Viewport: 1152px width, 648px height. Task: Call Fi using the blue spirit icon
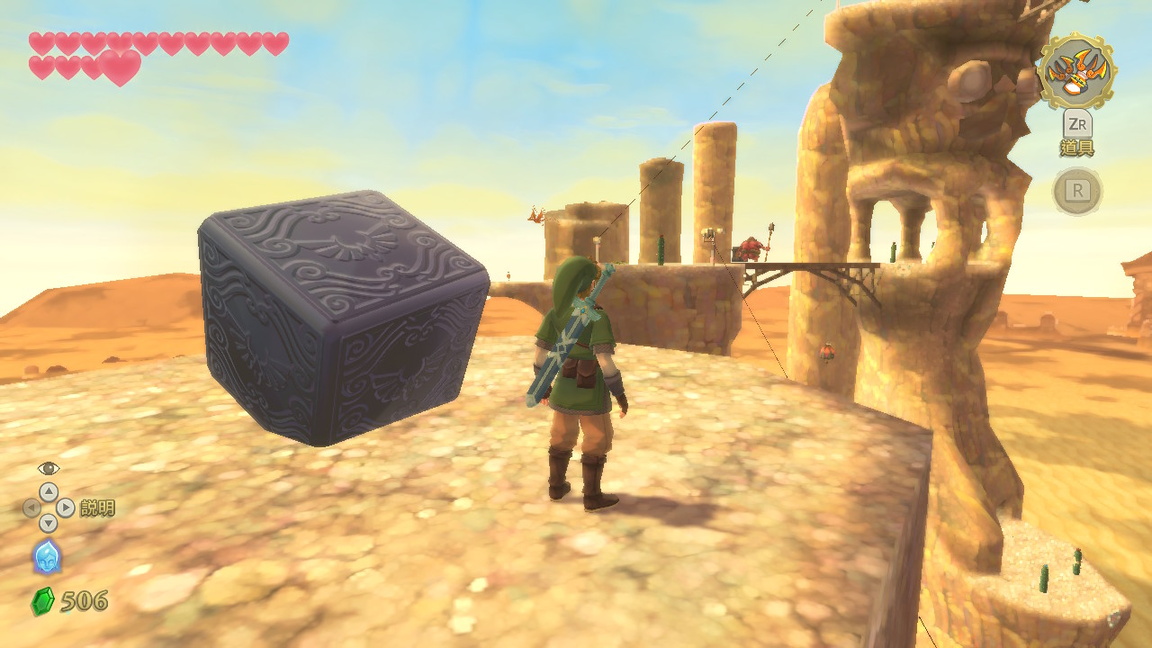pos(47,557)
